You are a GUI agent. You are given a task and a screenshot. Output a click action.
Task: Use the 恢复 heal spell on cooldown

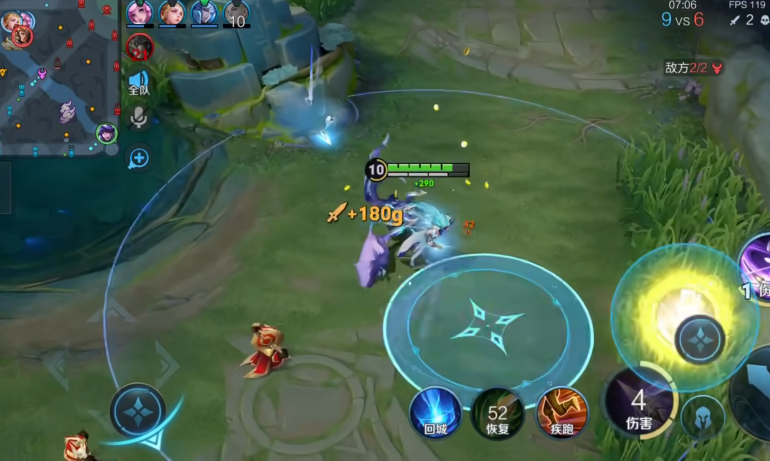497,412
